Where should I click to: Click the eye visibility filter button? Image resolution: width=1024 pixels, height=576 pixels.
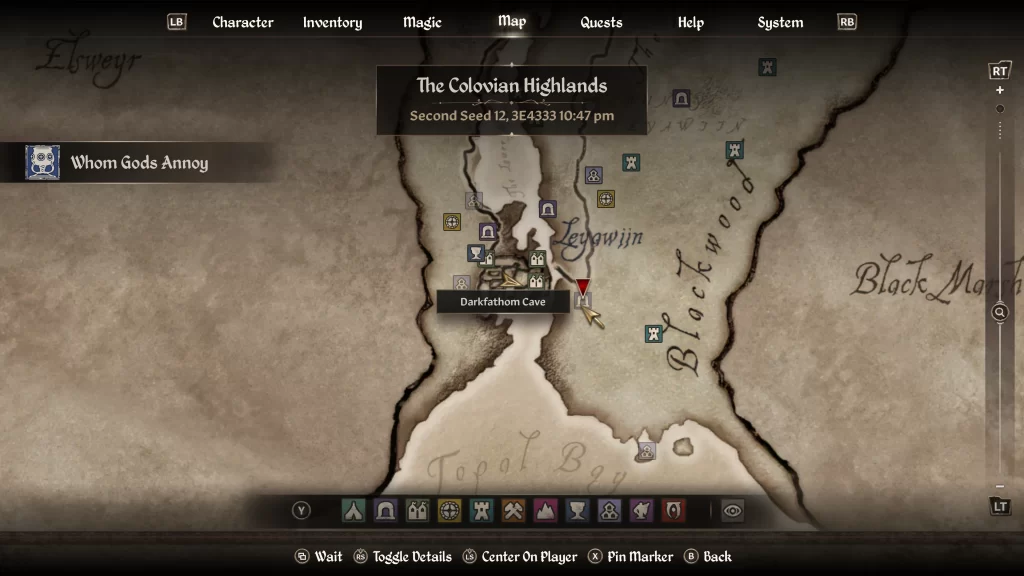pyautogui.click(x=733, y=511)
